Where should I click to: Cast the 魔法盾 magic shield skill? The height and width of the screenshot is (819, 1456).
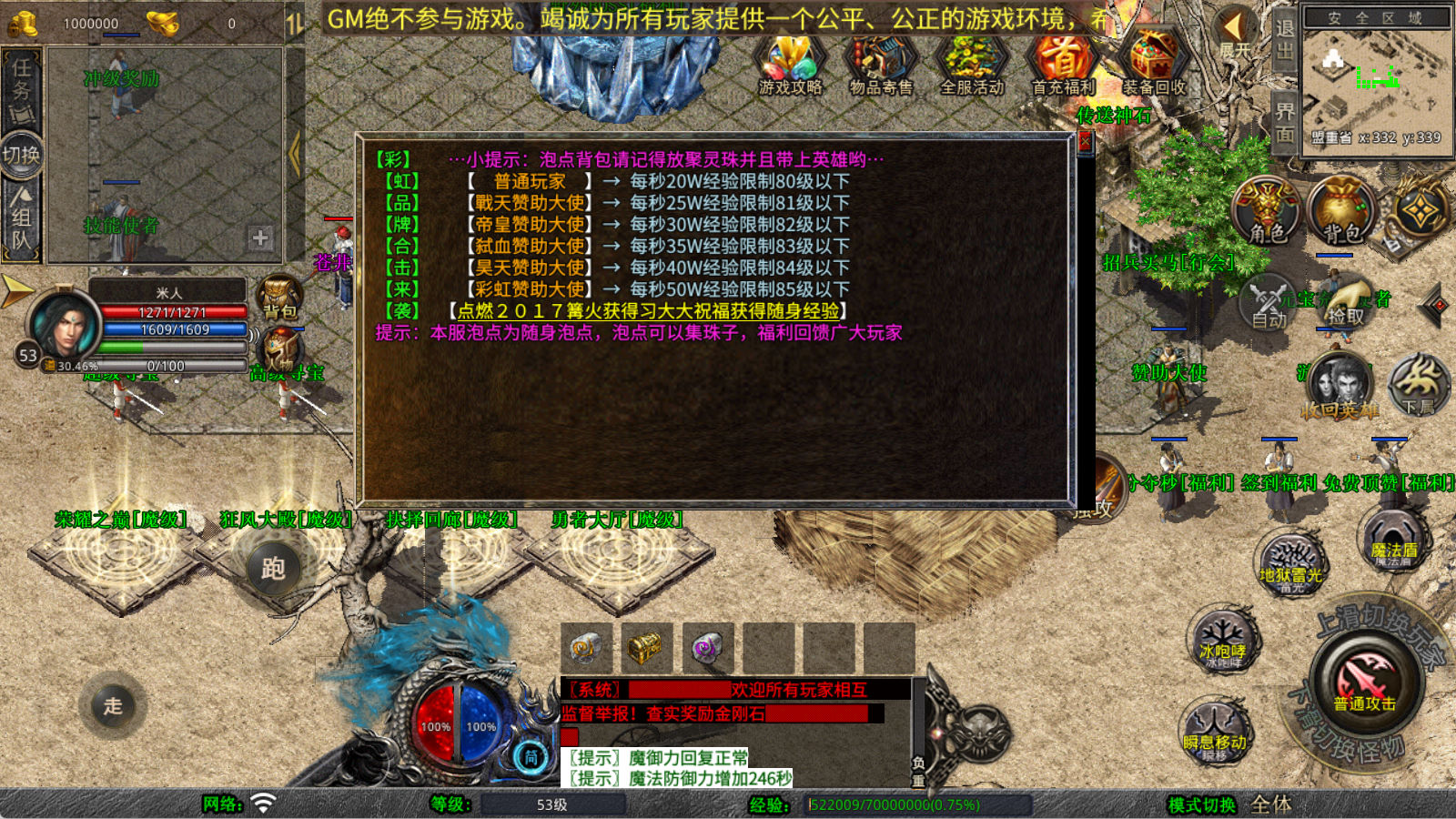point(1392,542)
